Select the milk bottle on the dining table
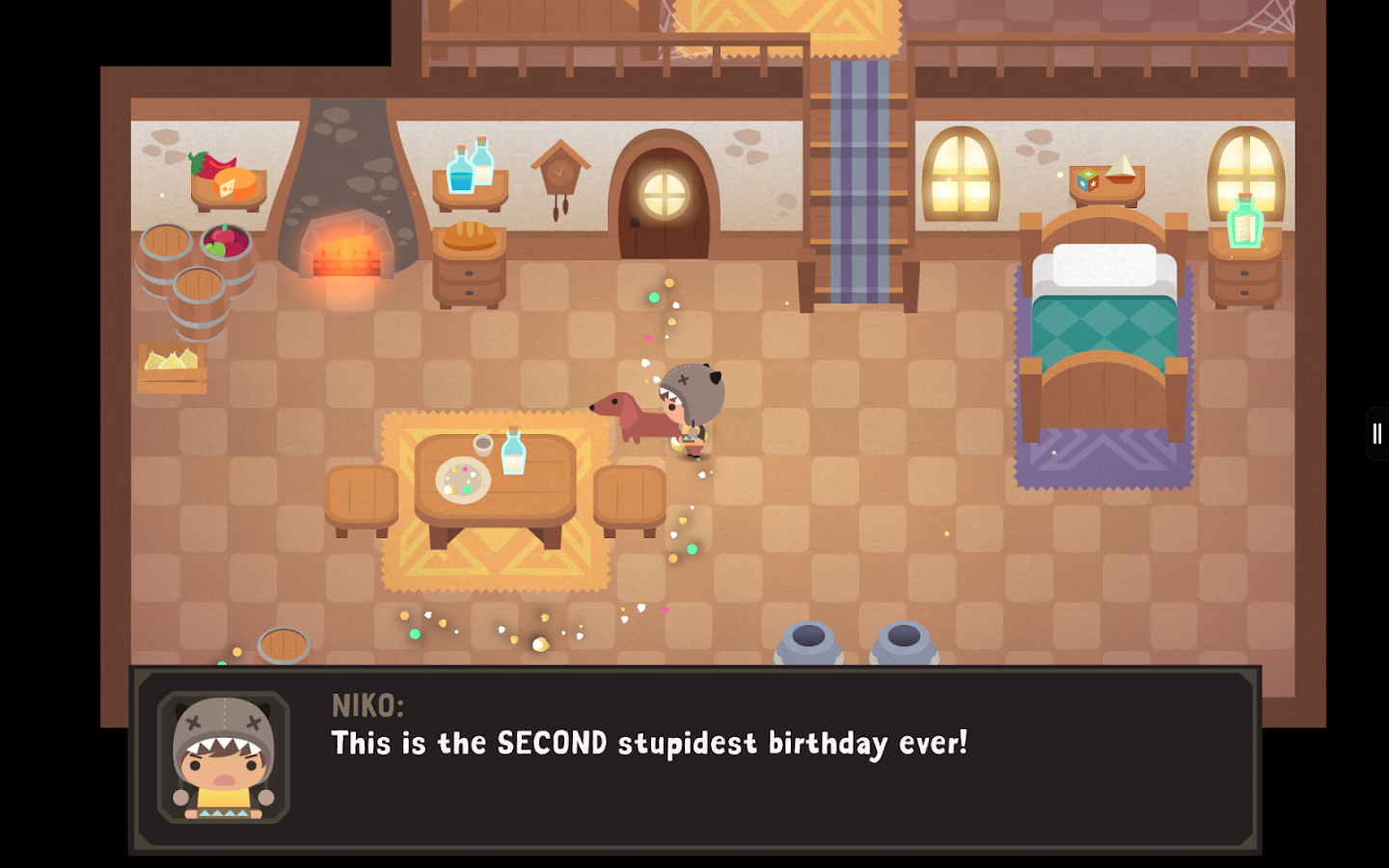Image resolution: width=1389 pixels, height=868 pixels. click(x=512, y=455)
